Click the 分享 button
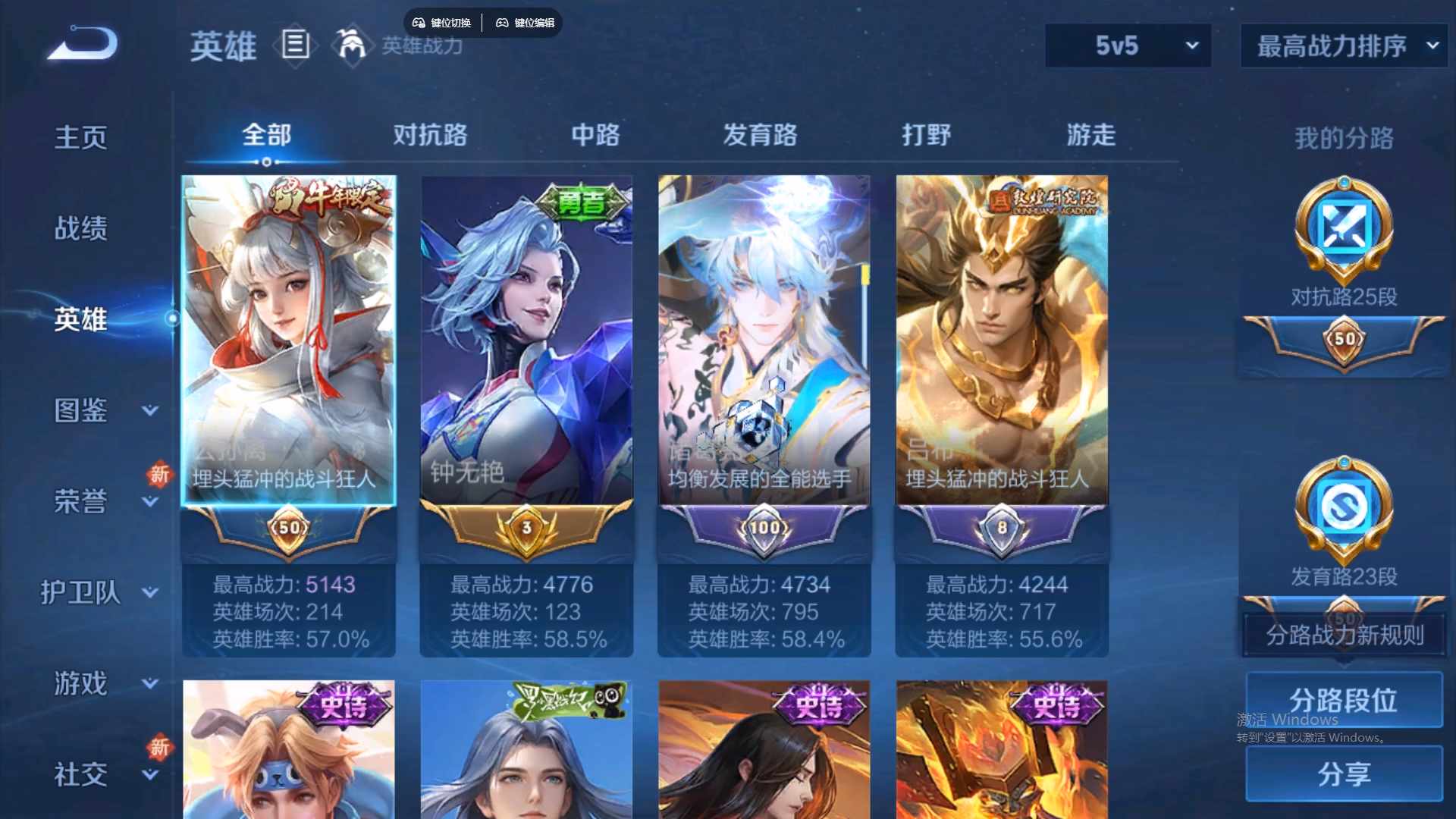Viewport: 1456px width, 819px height. point(1345,775)
